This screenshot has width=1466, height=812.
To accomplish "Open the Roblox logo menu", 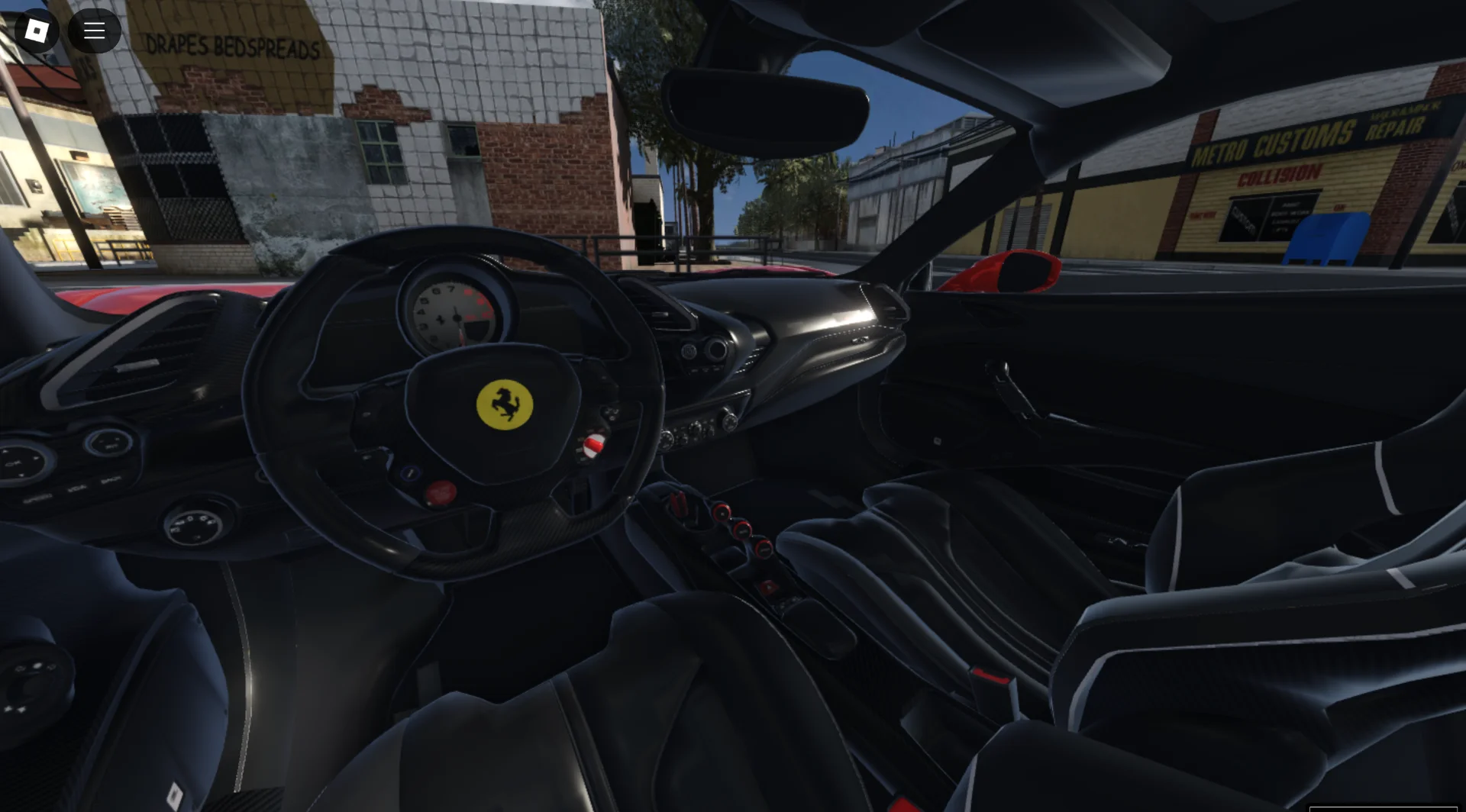I will pyautogui.click(x=36, y=31).
